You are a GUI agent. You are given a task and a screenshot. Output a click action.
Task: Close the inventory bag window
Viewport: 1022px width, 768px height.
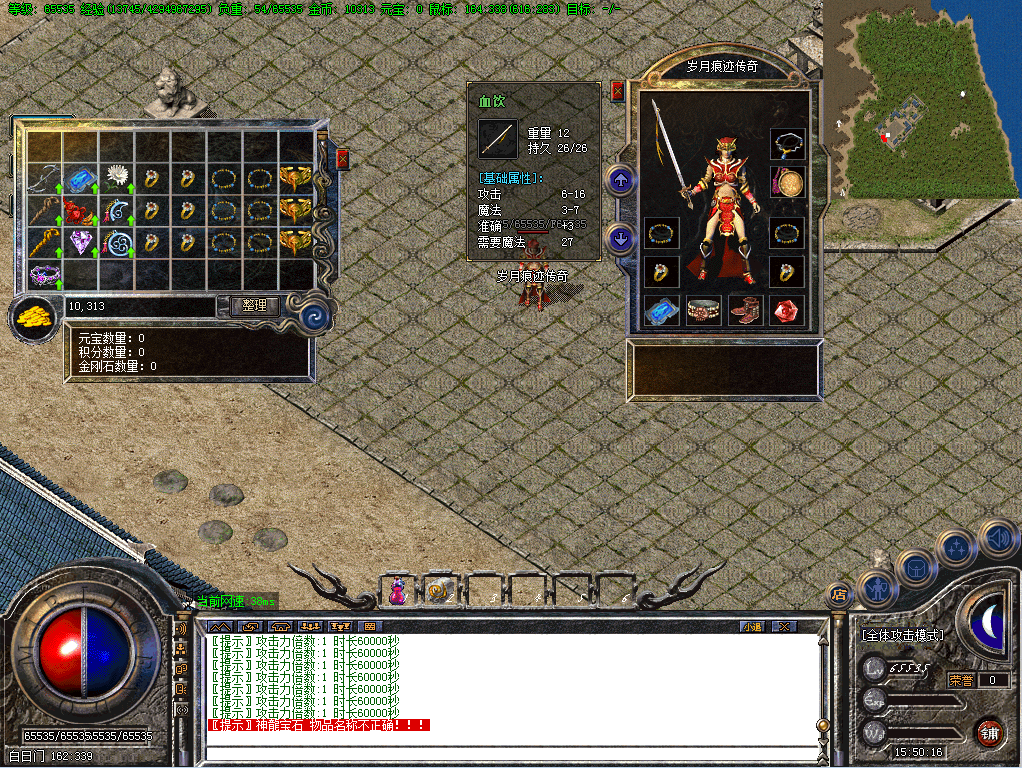[342, 160]
